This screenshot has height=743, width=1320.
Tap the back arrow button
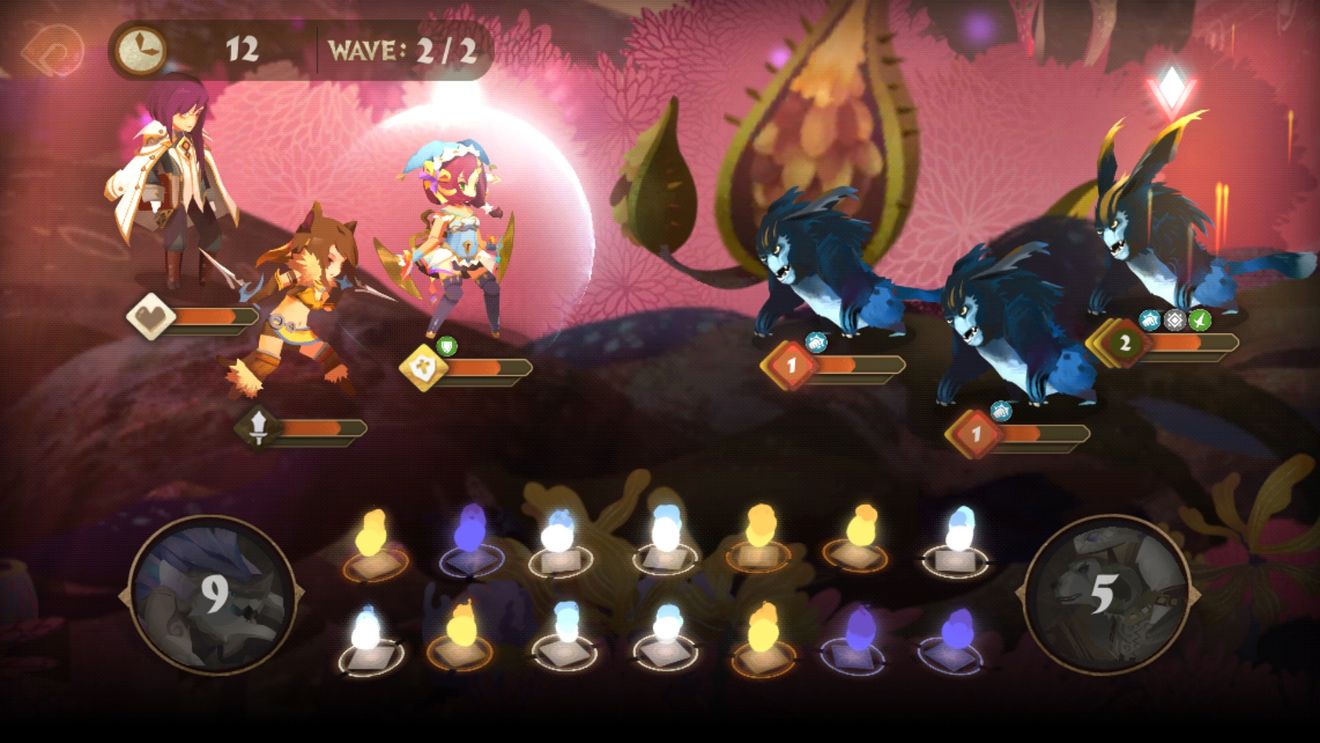click(52, 48)
